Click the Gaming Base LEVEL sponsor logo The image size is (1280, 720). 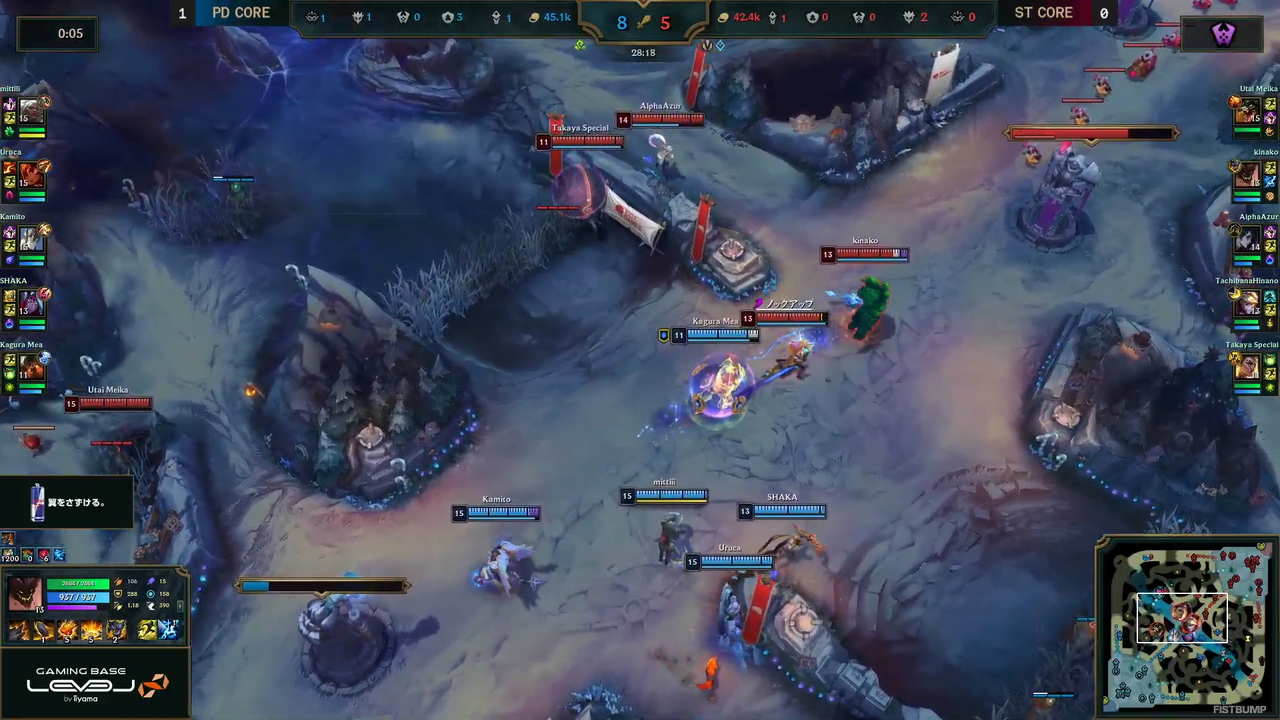click(x=95, y=683)
